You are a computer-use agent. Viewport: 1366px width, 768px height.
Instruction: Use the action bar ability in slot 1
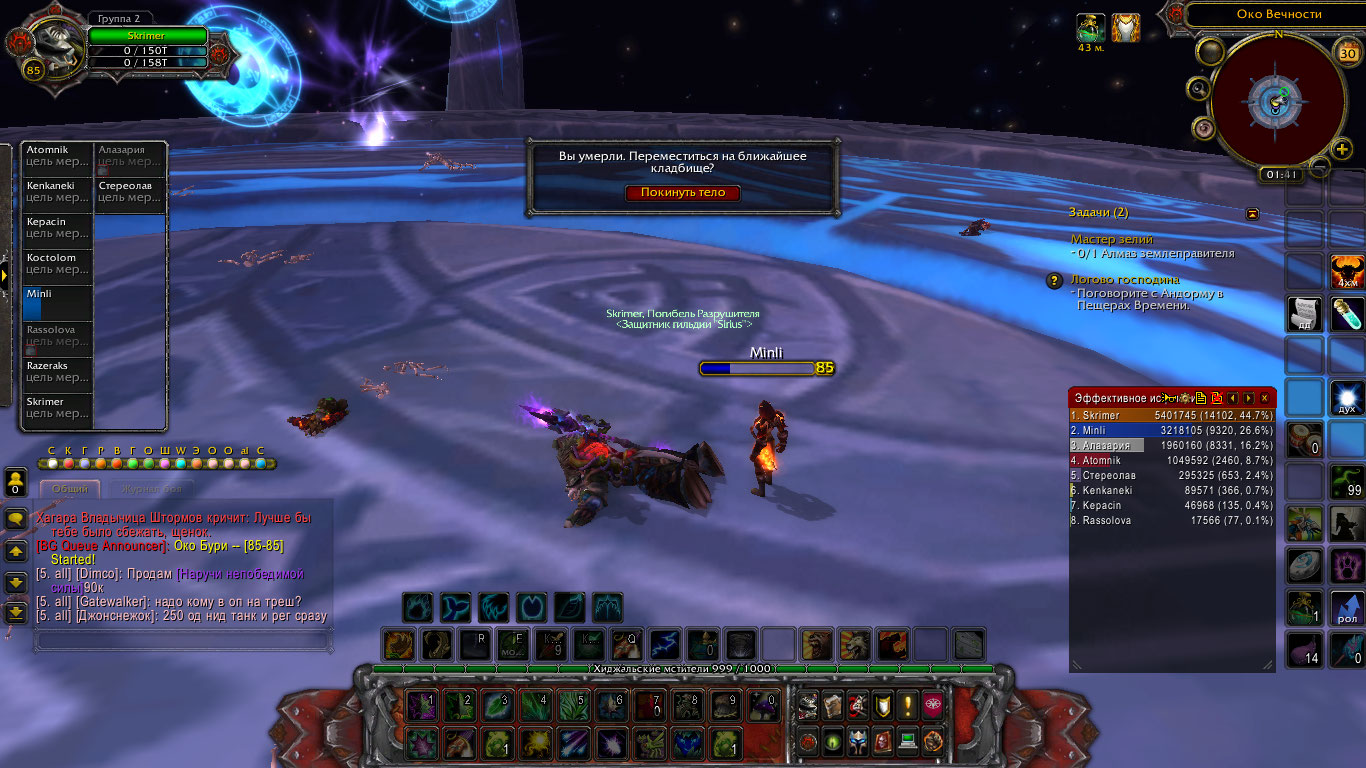(x=422, y=706)
